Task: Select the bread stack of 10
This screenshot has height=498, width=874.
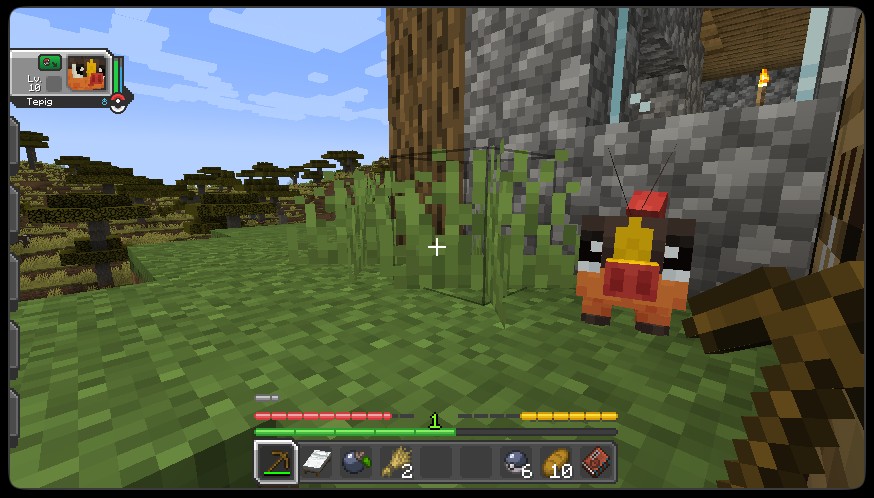Action: point(556,462)
